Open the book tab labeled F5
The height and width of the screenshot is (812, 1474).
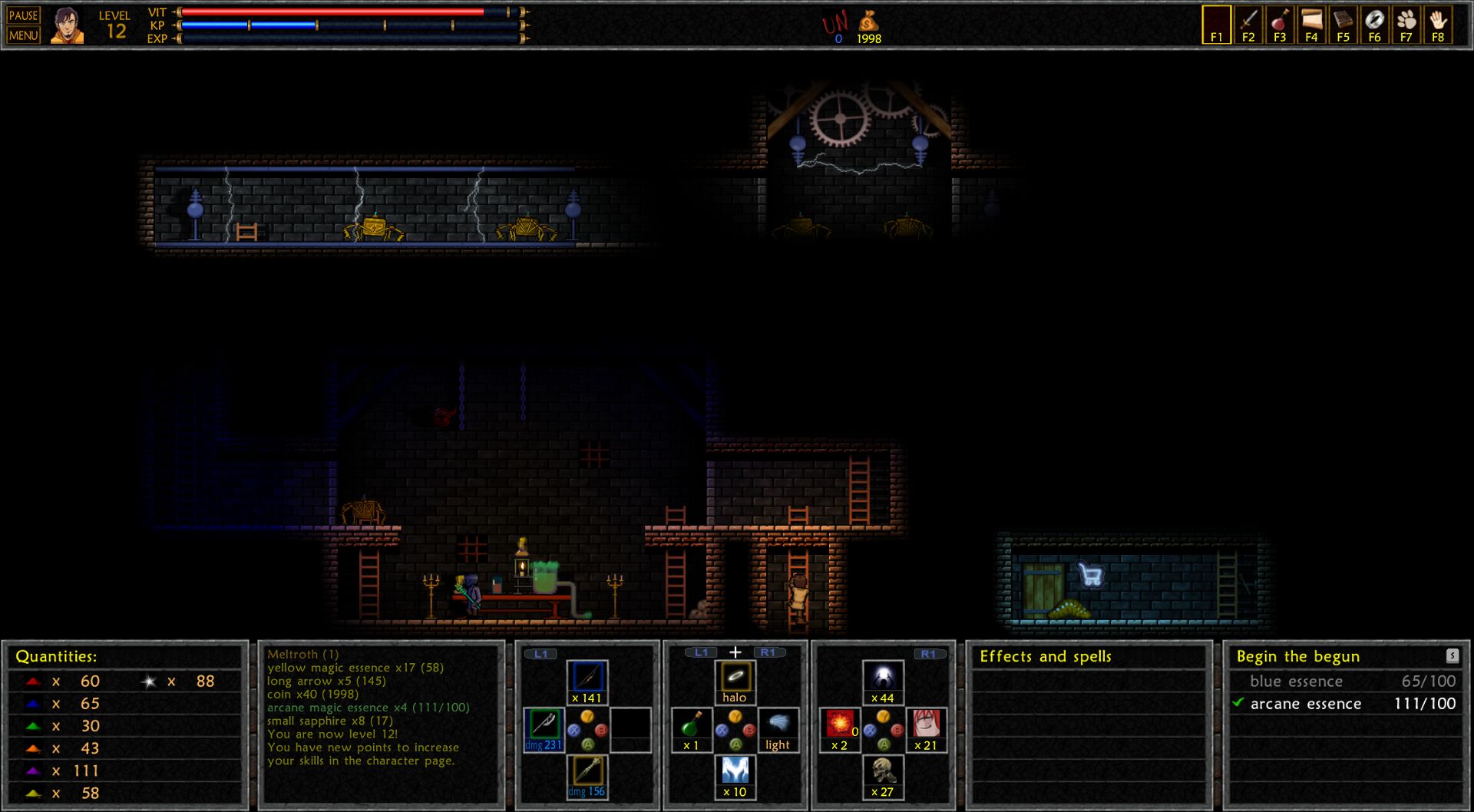tap(1343, 25)
